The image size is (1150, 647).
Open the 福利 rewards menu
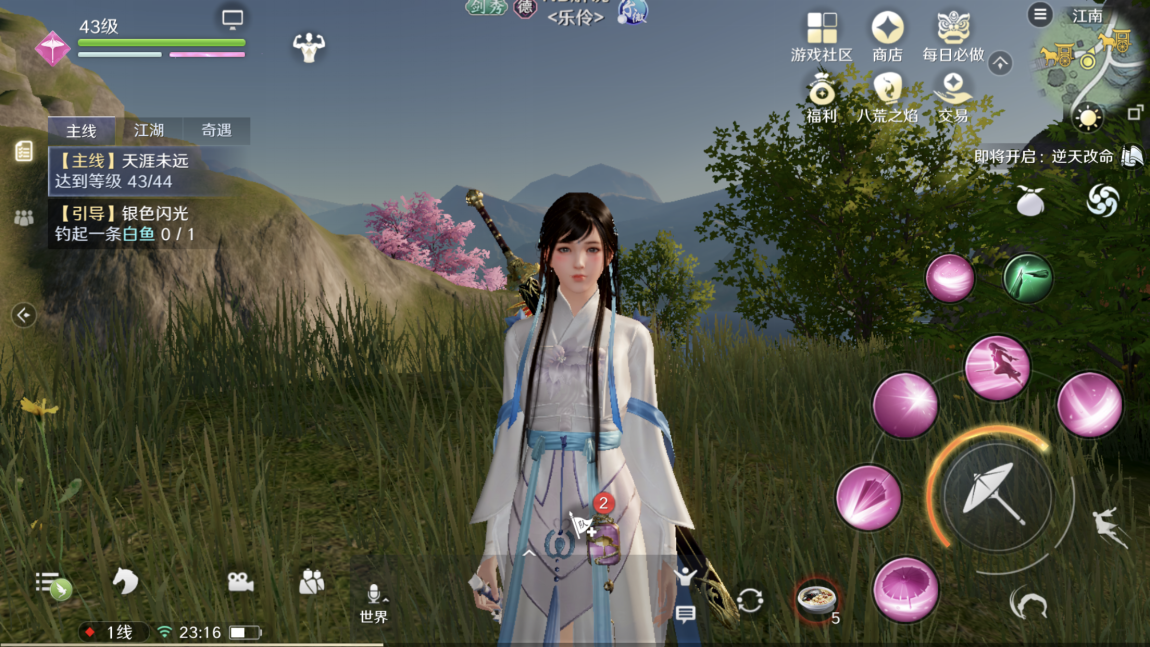coord(821,97)
